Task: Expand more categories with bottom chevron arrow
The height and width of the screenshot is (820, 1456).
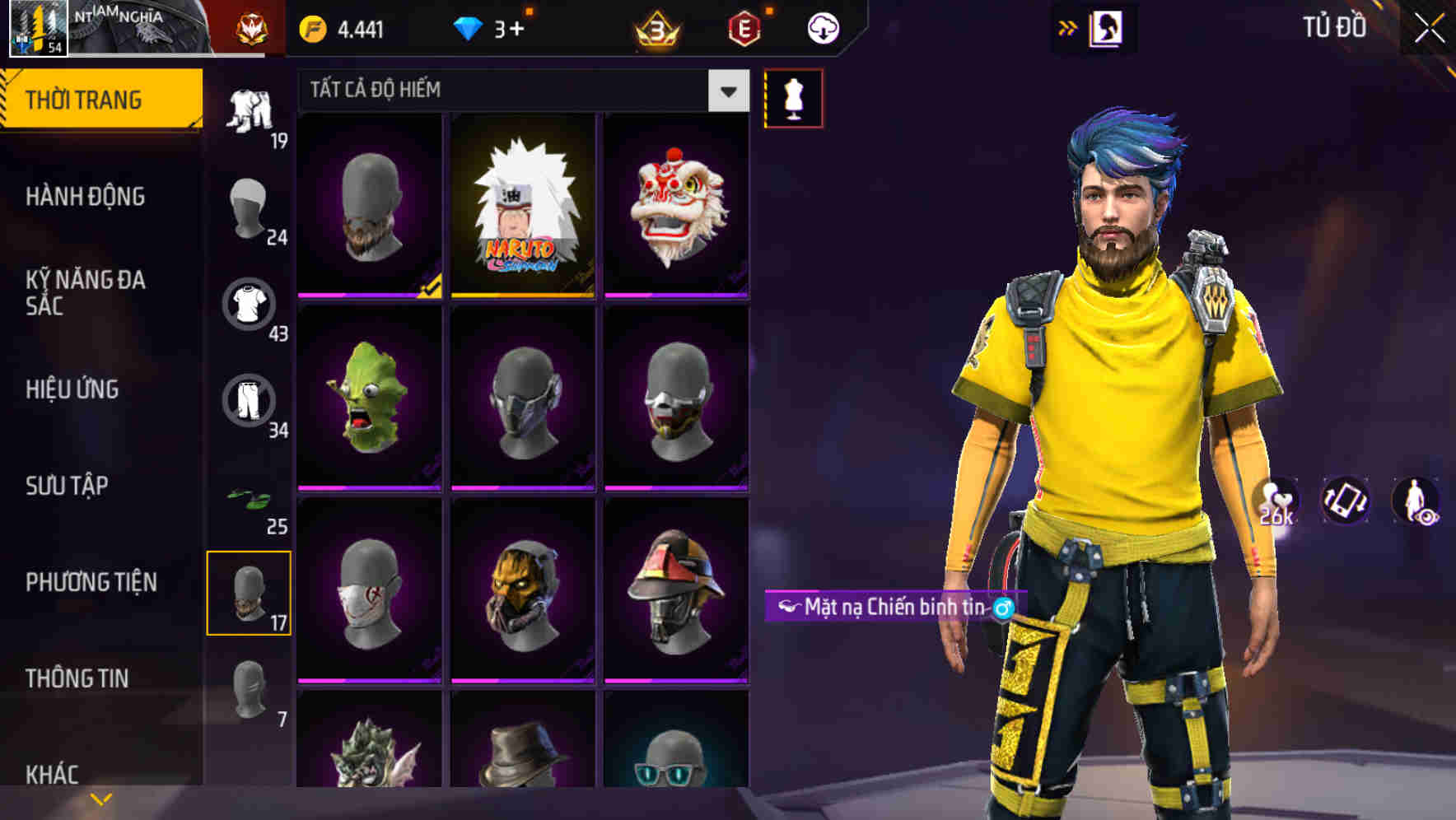Action: tap(101, 797)
